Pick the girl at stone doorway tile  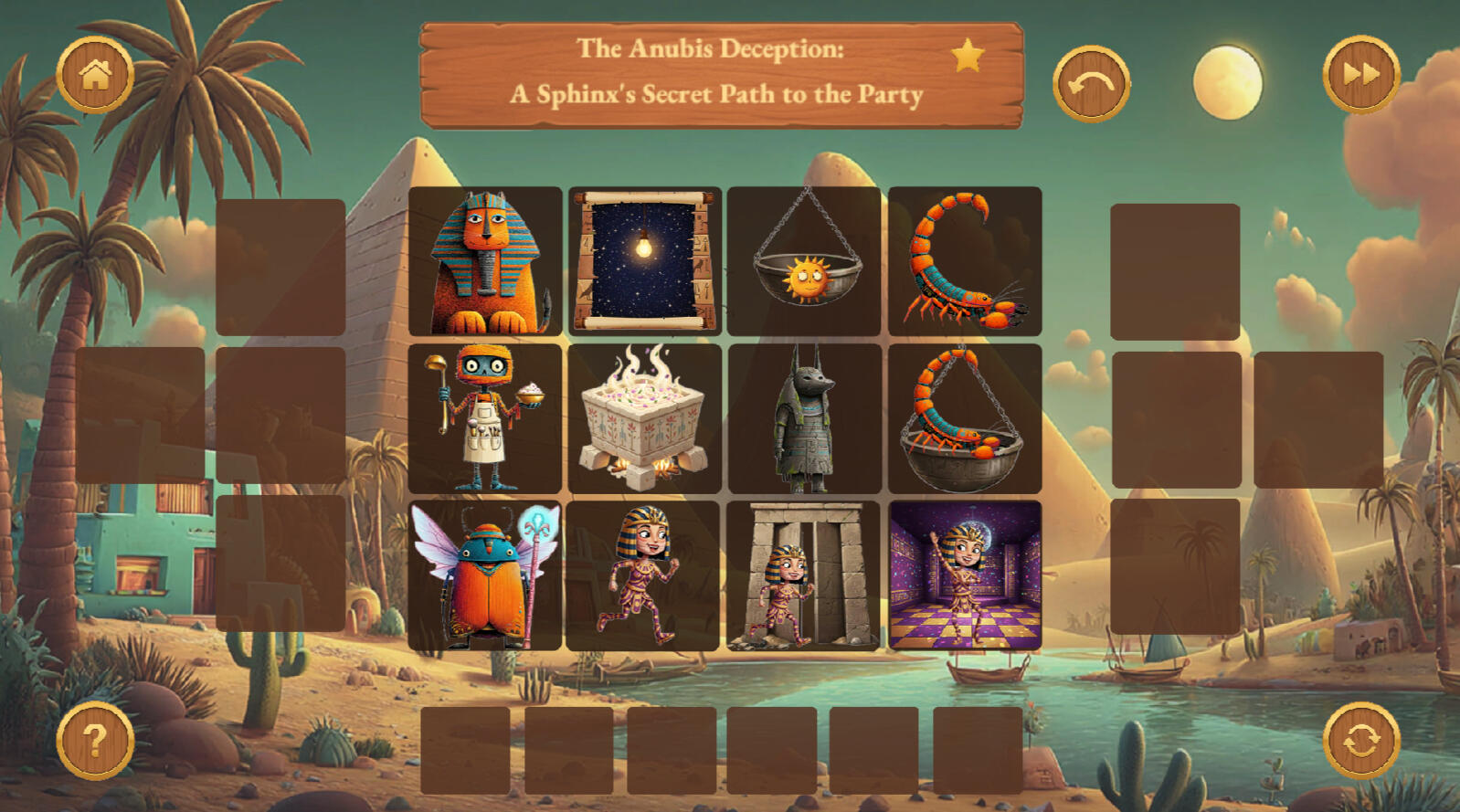click(803, 575)
